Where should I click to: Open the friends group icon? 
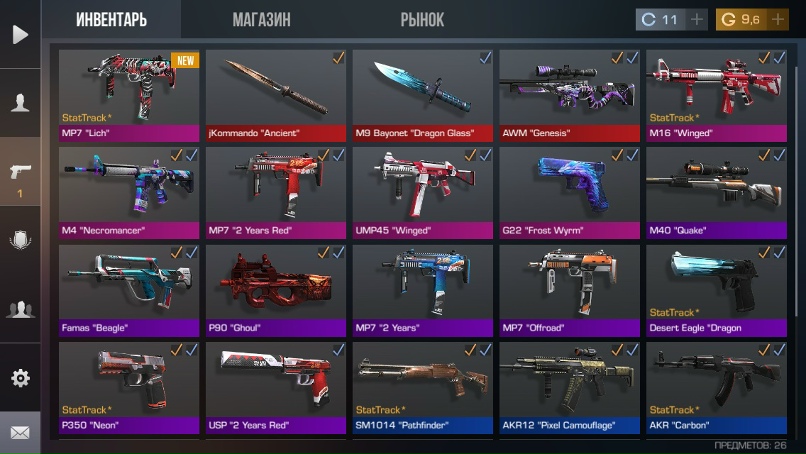(20, 309)
